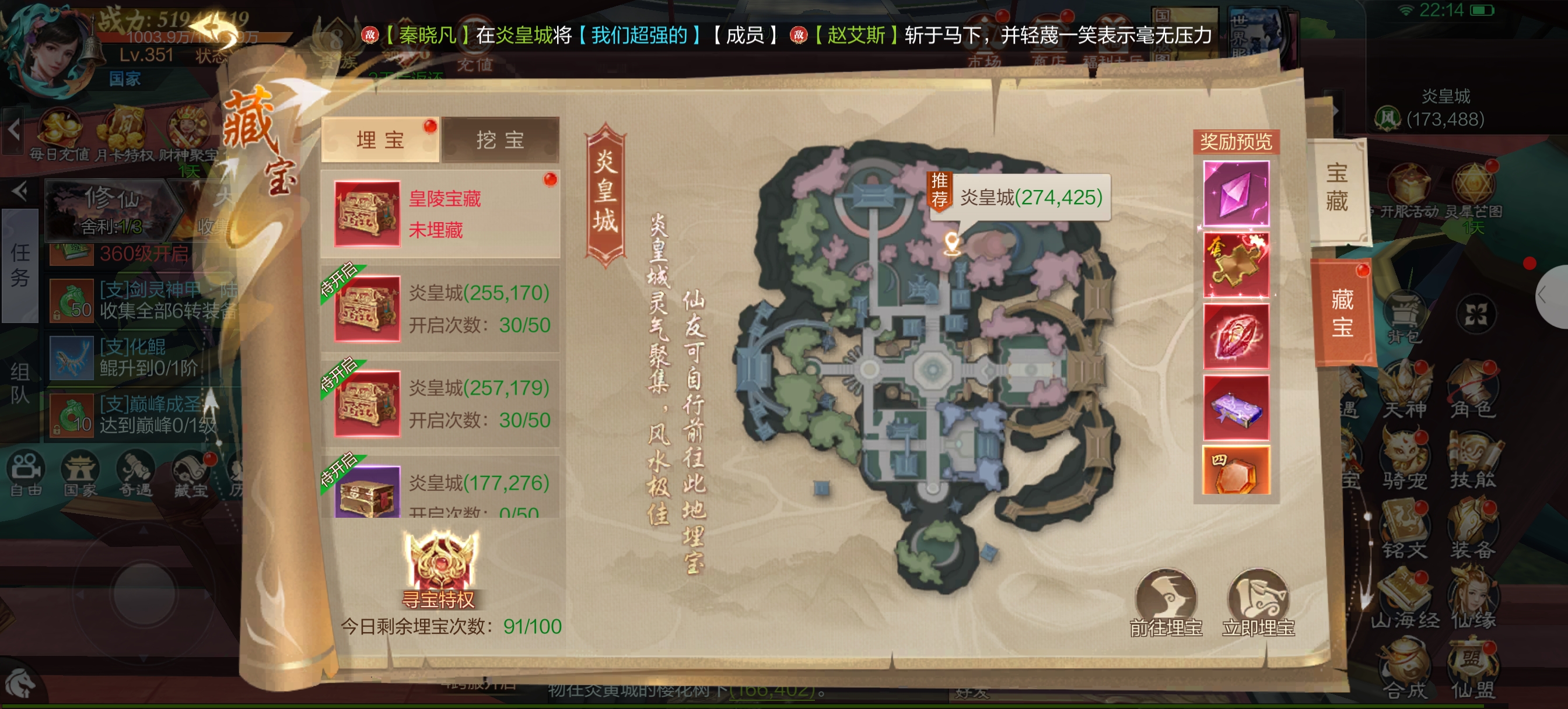Open the 宝藏 side tab

pos(1336,188)
